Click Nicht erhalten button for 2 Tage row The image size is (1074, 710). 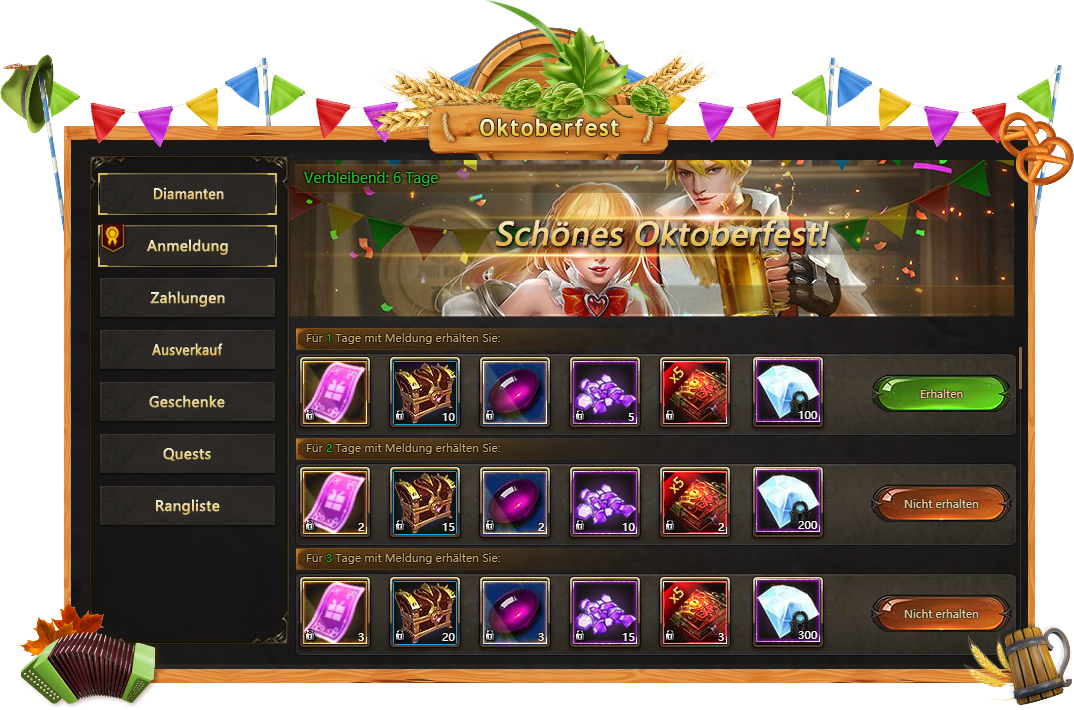point(940,504)
